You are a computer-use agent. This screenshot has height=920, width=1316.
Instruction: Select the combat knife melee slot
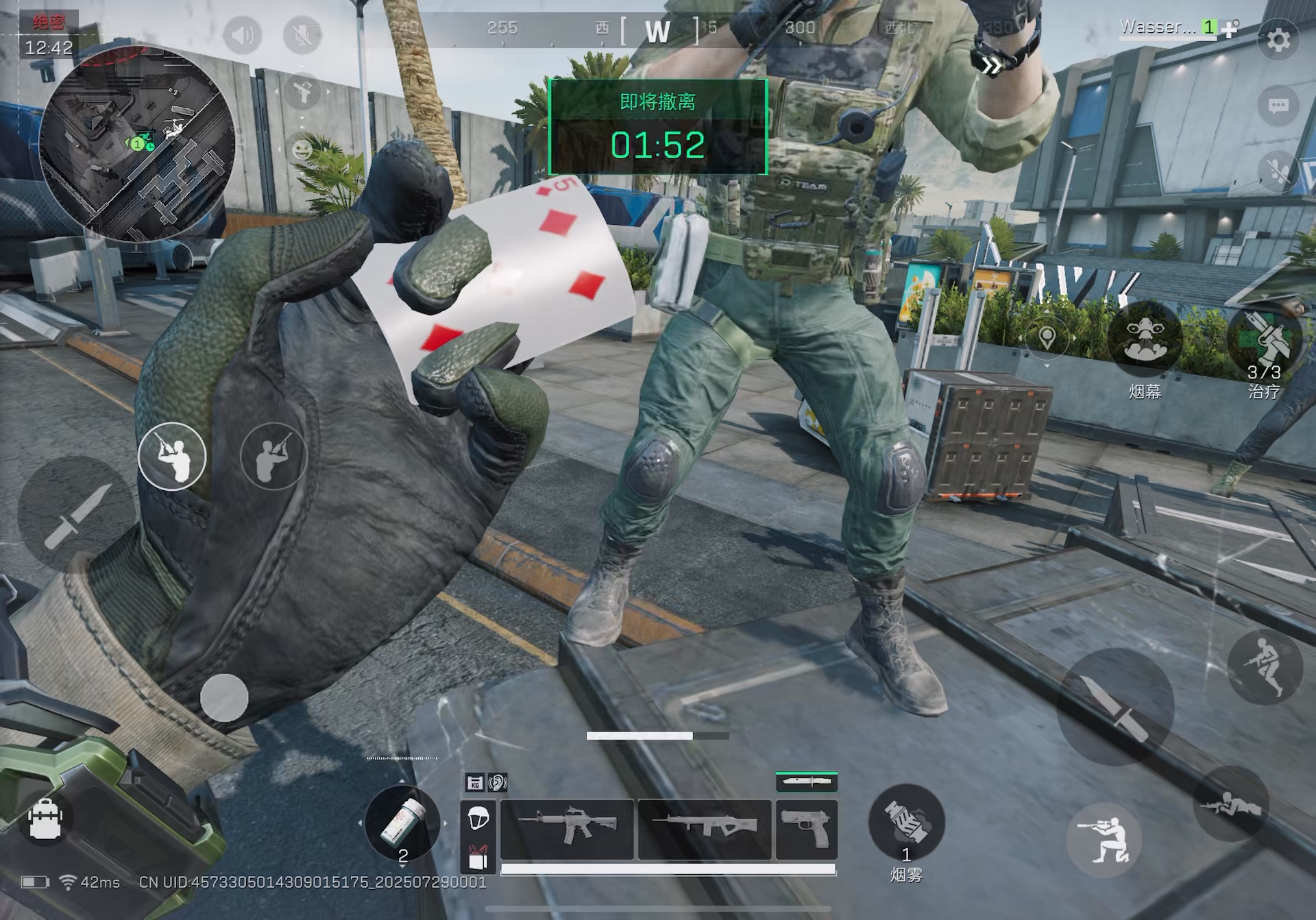806,782
